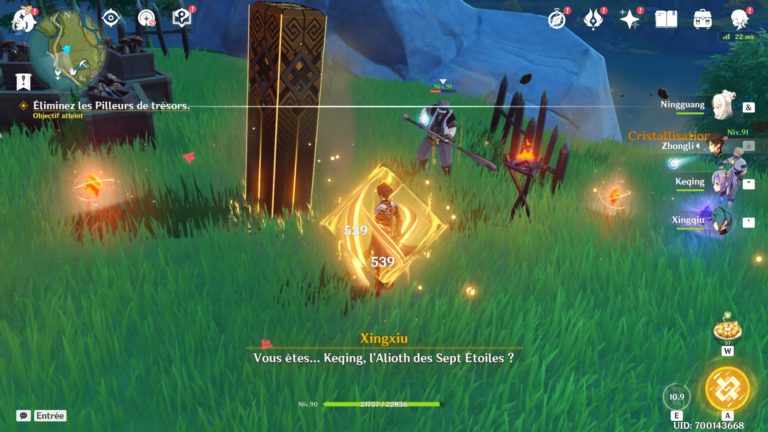Open the Wish star icon

[630, 19]
